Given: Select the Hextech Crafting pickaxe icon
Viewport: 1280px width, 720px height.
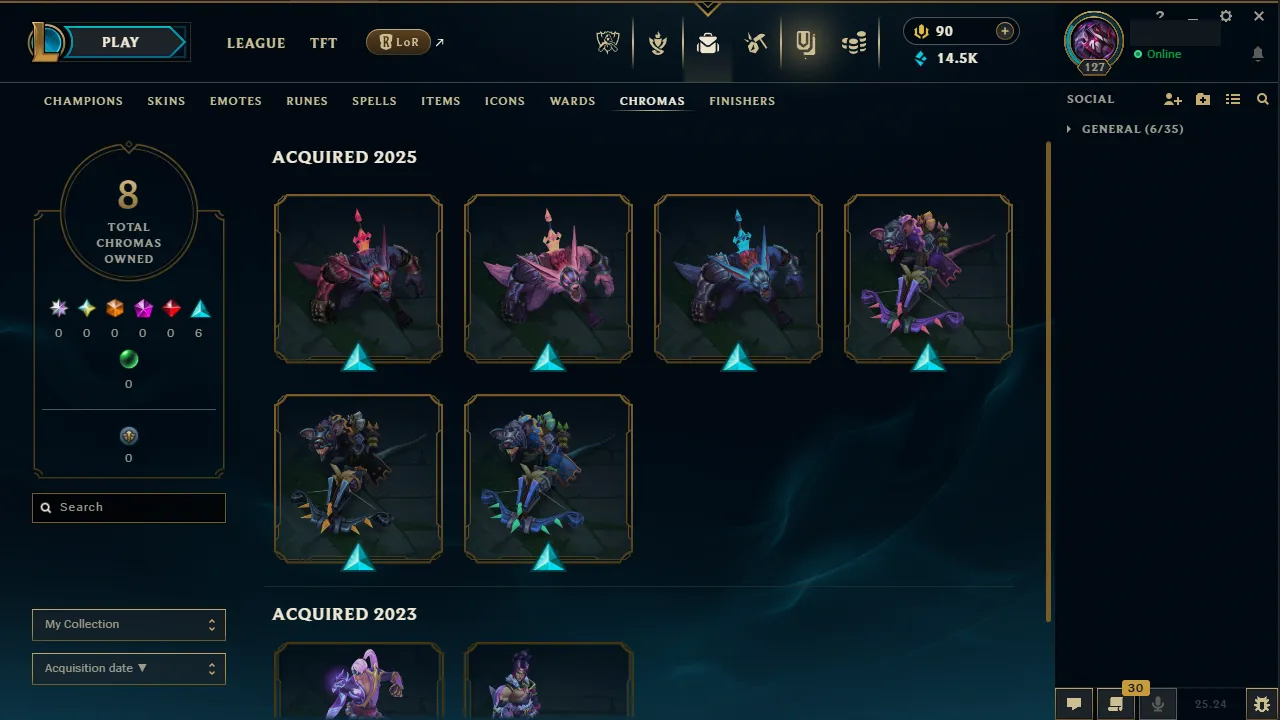Looking at the screenshot, I should [x=757, y=42].
